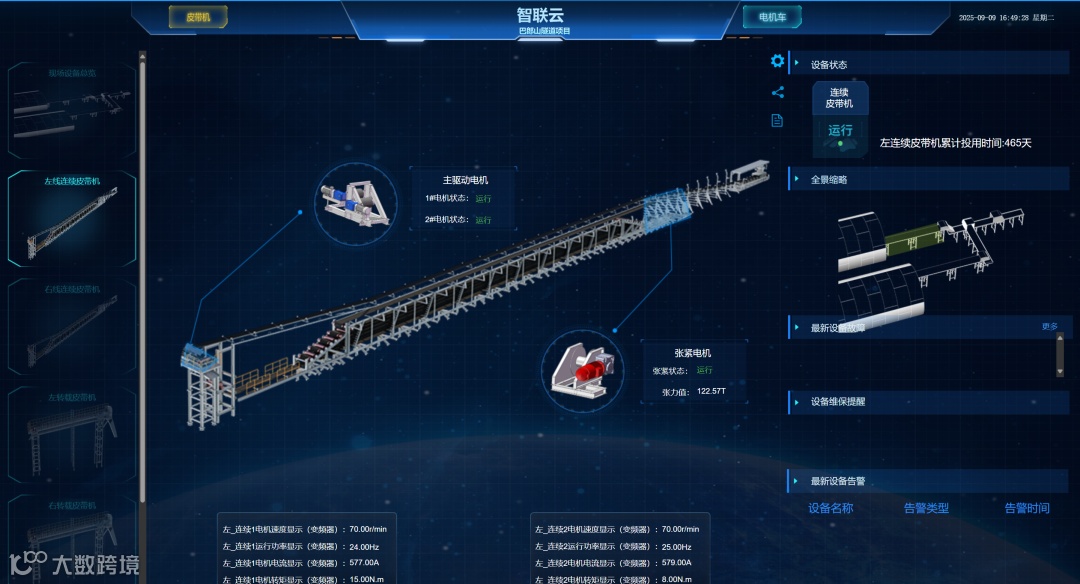This screenshot has width=1080, height=584.
Task: Click the share icon
Action: (x=777, y=93)
